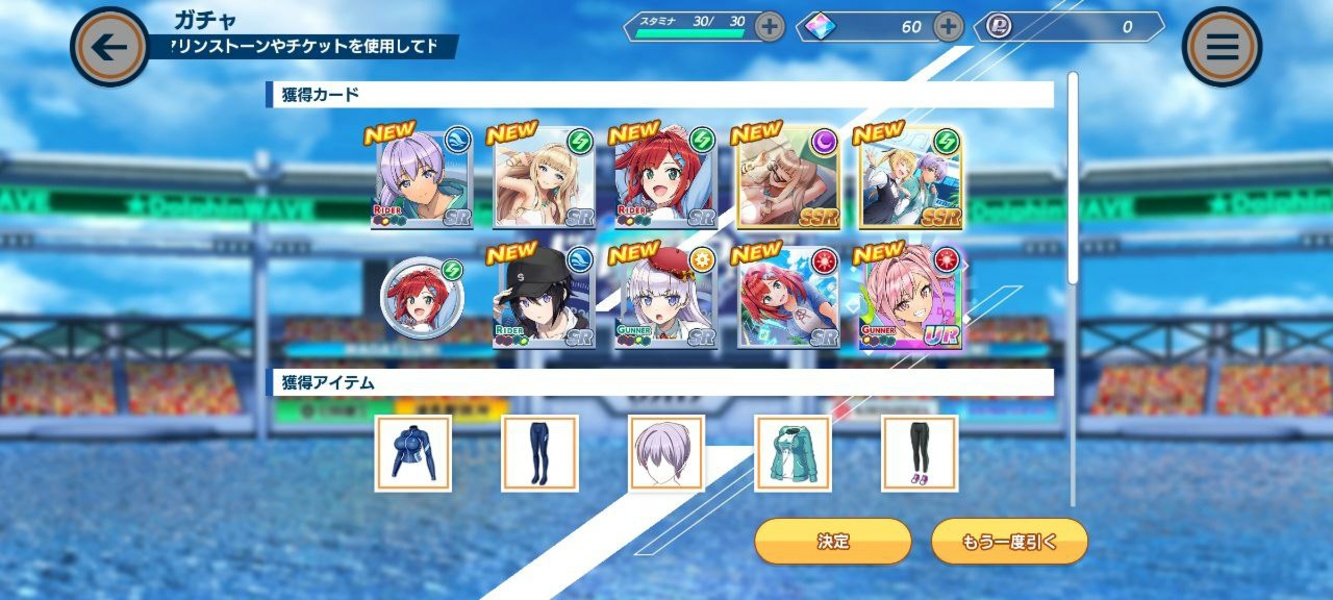1333x600 pixels.
Task: Select the pink-haired UR Gunner card
Action: pos(910,299)
